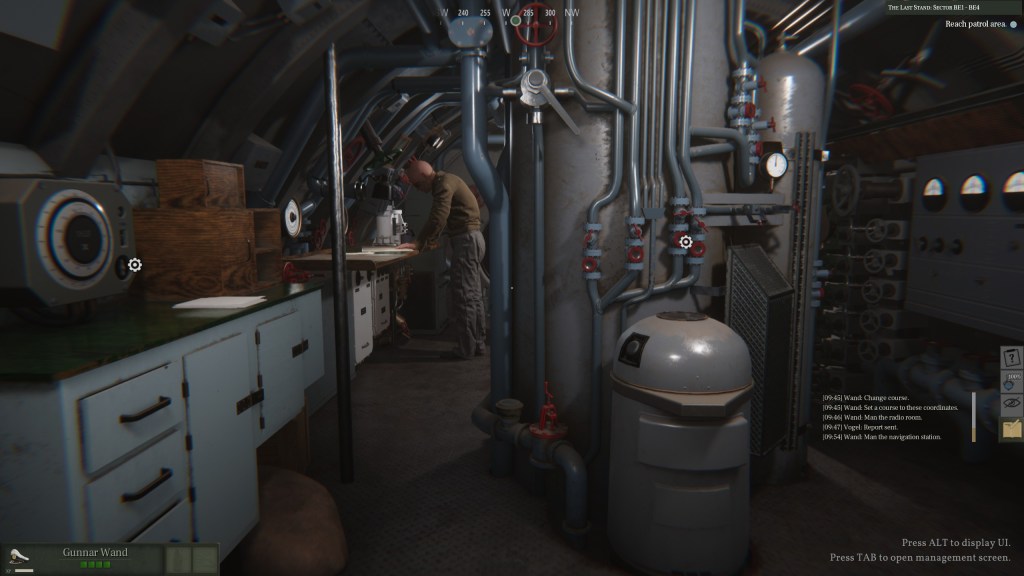Select officer Gunnar Wand's portrait panel
This screenshot has width=1024, height=576.
[95, 558]
